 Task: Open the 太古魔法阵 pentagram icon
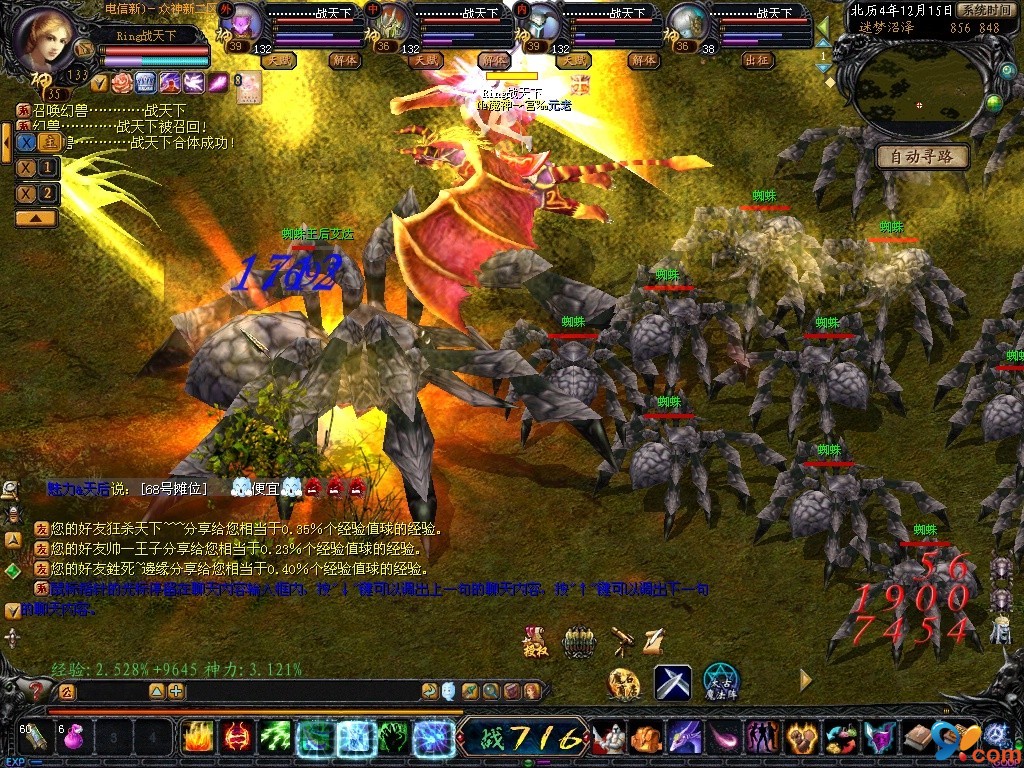tap(720, 682)
